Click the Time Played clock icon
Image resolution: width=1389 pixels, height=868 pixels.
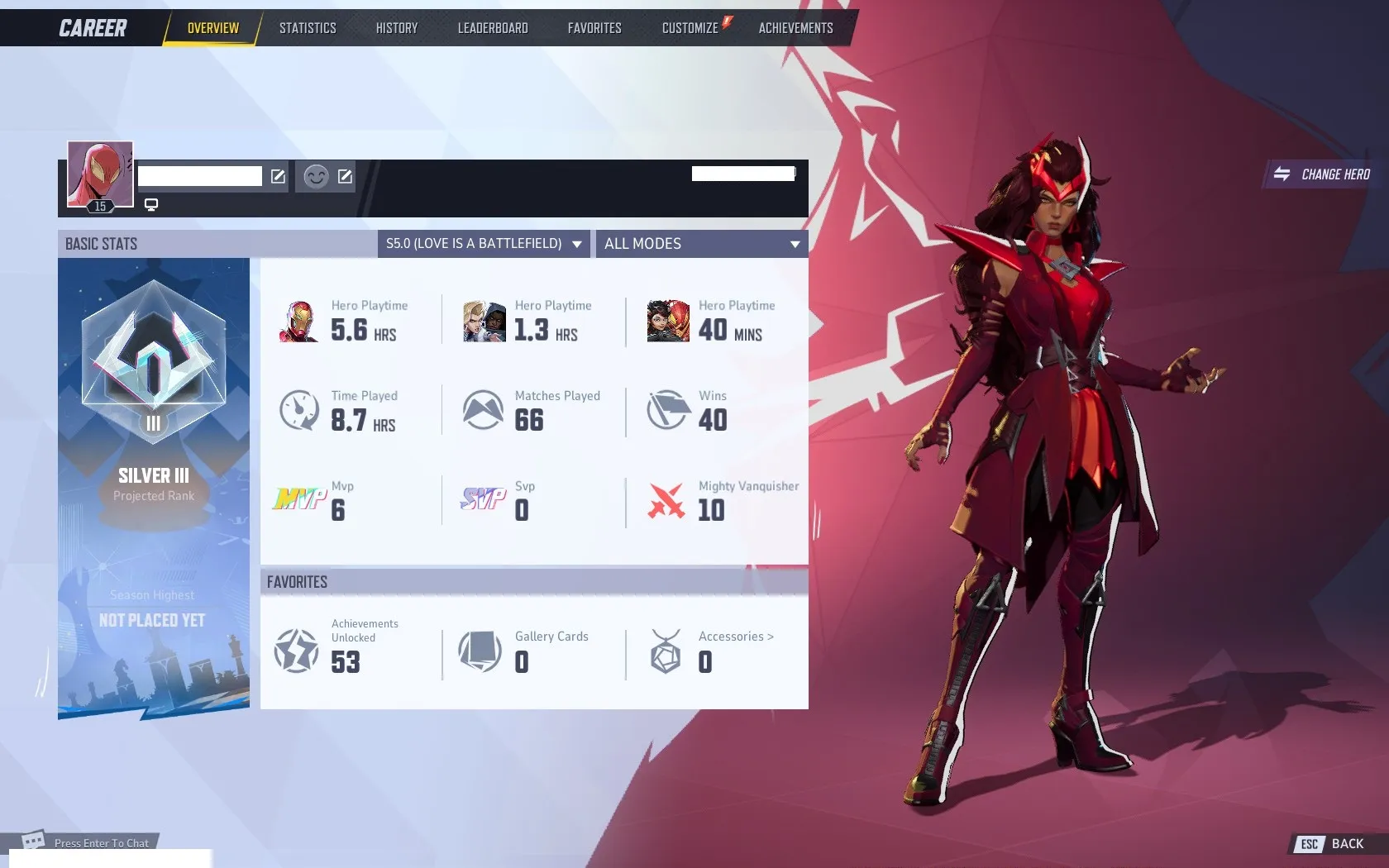tap(300, 411)
